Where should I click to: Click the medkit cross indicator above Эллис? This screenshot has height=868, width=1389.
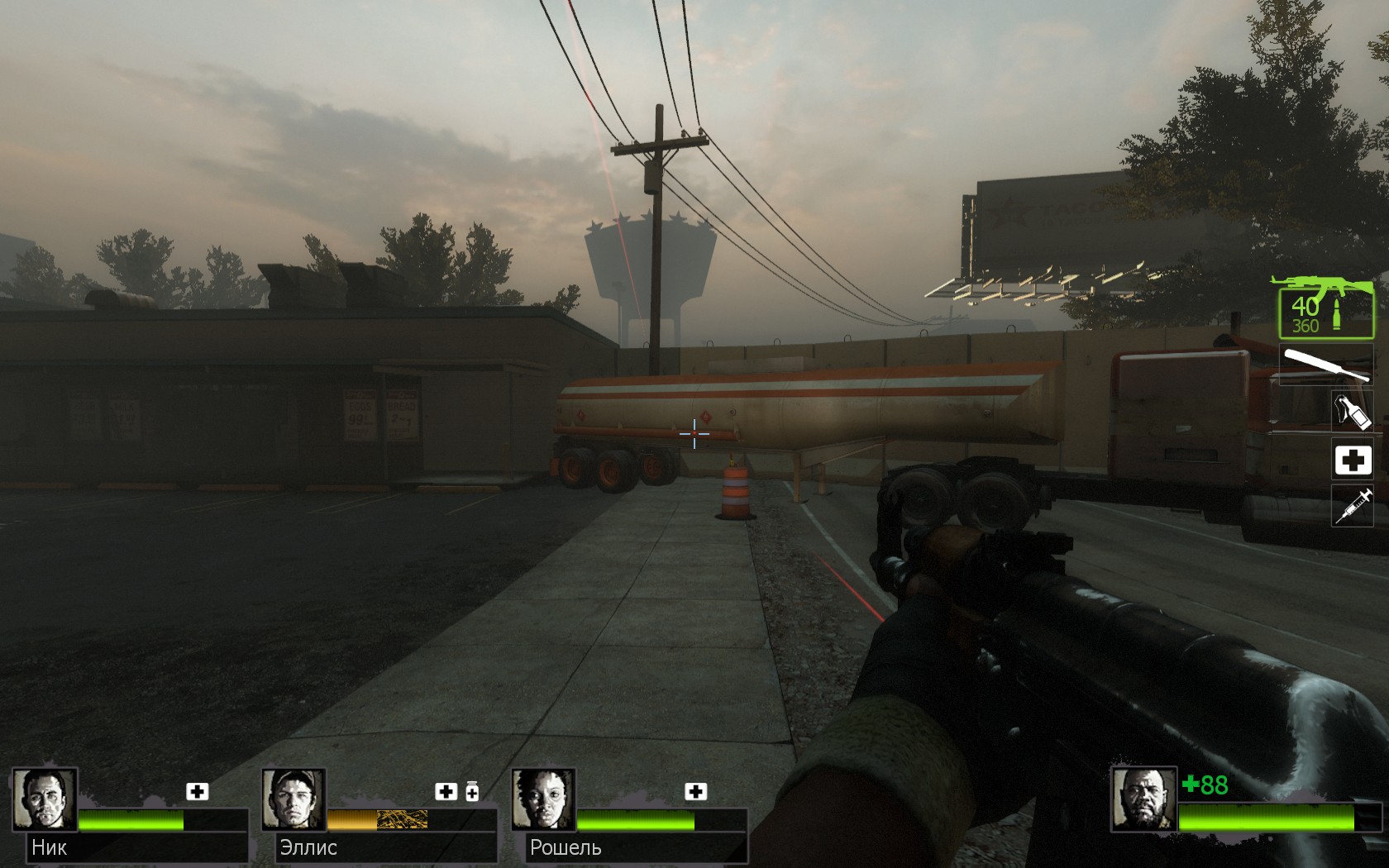point(447,791)
